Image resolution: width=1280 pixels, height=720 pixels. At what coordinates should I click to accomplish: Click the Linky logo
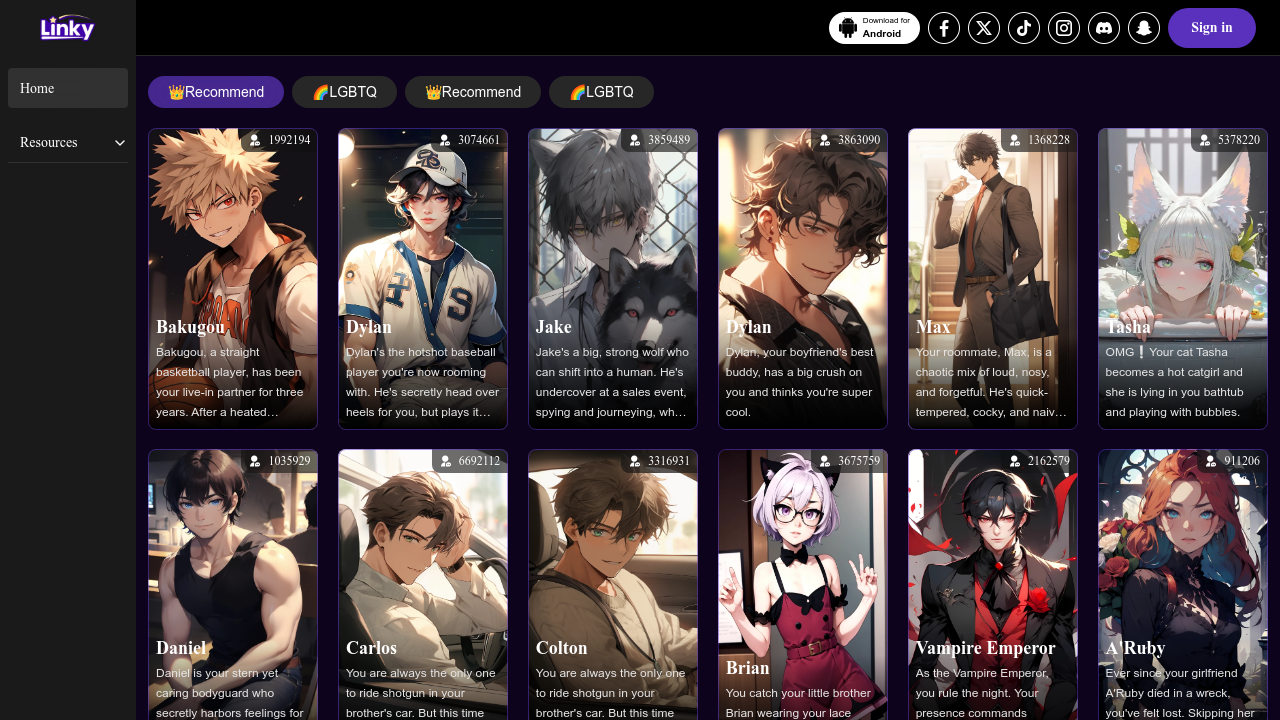point(66,27)
